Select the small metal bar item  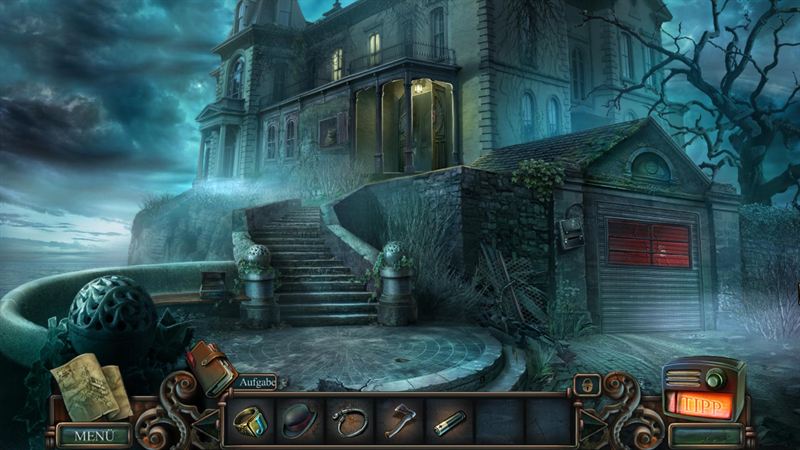click(x=448, y=421)
